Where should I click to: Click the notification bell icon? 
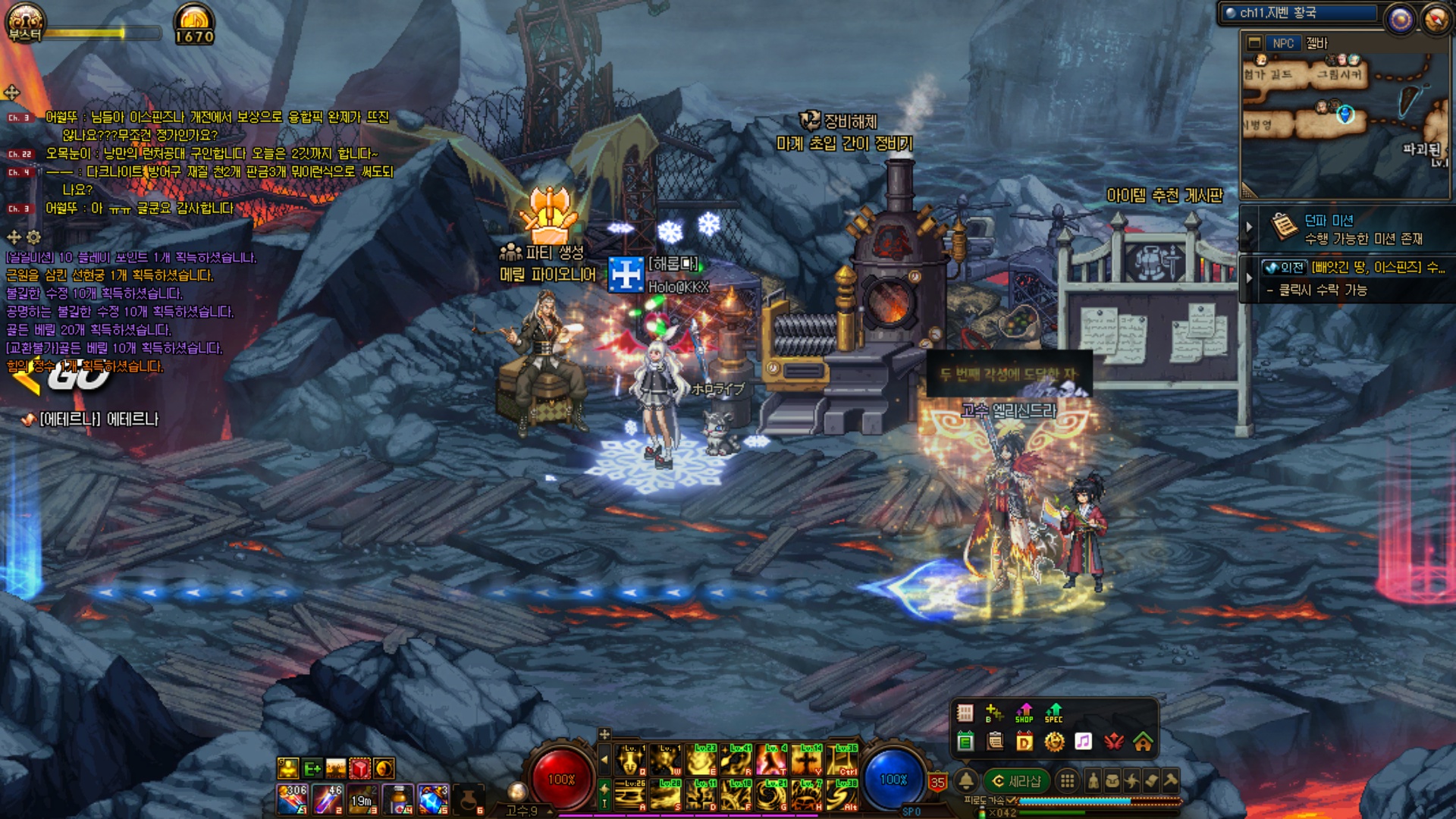click(x=966, y=780)
